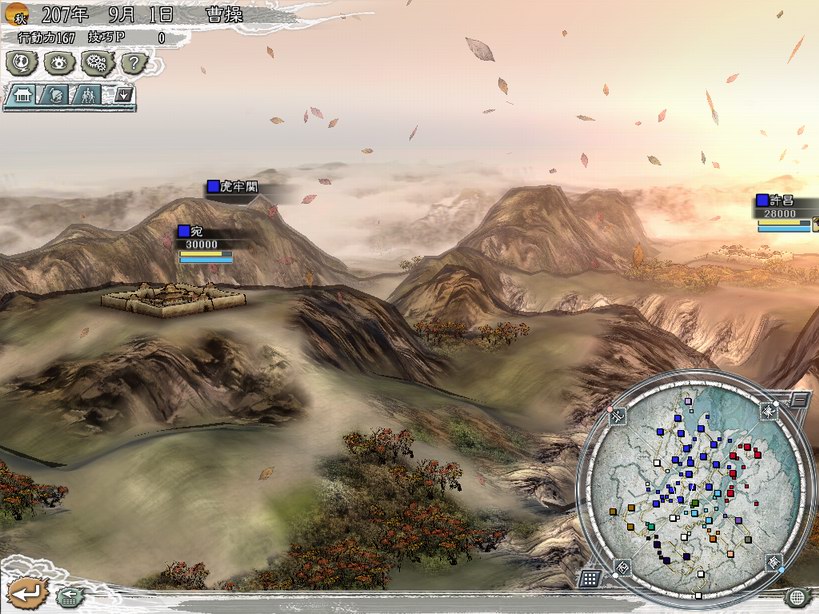
Task: Switch to the troop figures tab
Action: [x=90, y=96]
